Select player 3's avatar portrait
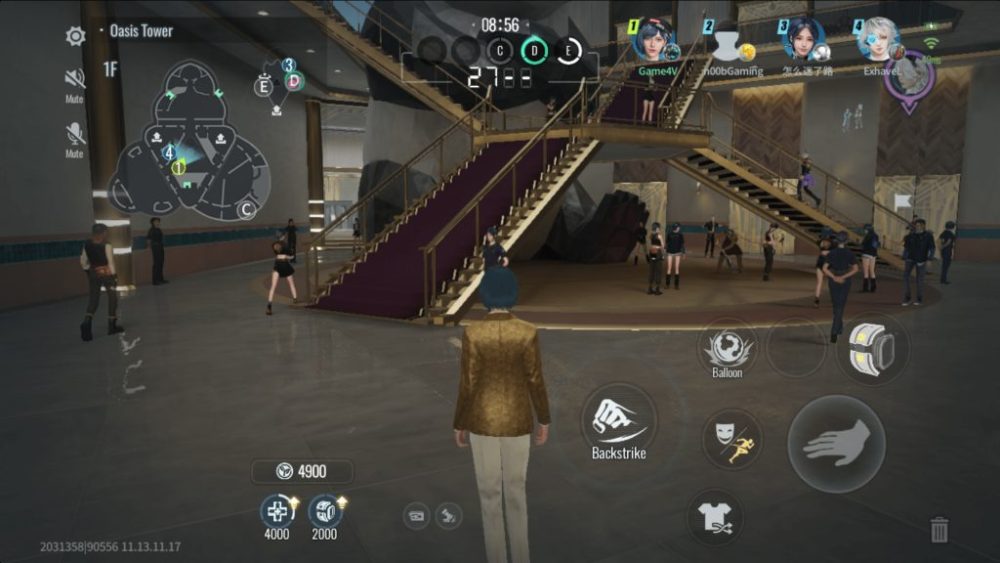Image resolution: width=1000 pixels, height=563 pixels. coord(804,40)
